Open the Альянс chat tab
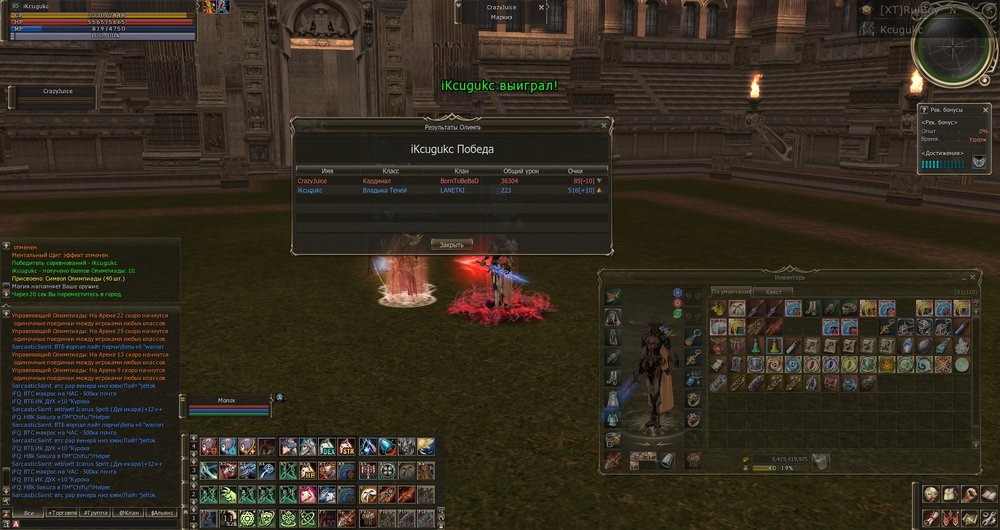The image size is (1000, 530). point(162,512)
